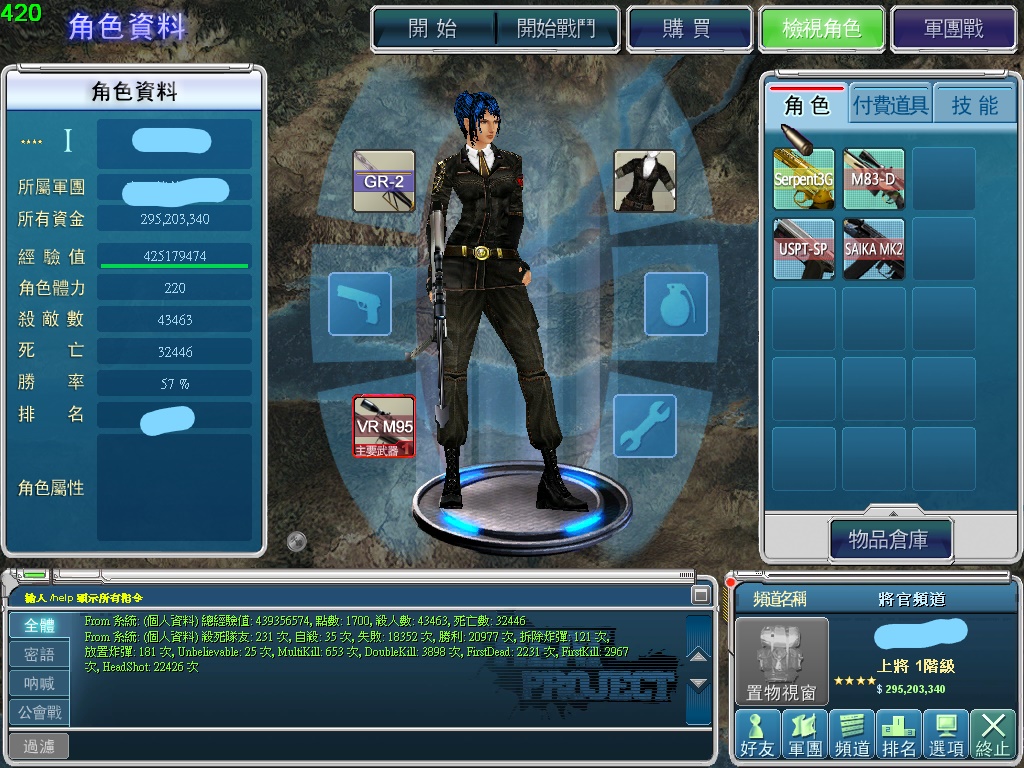Select the Serpent3G weapon in inventory
The image size is (1024, 768).
[804, 179]
